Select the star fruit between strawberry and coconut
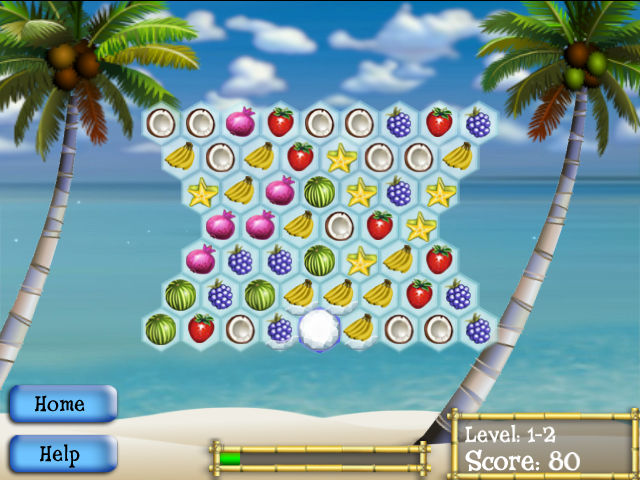Image resolution: width=640 pixels, height=480 pixels. (x=340, y=157)
